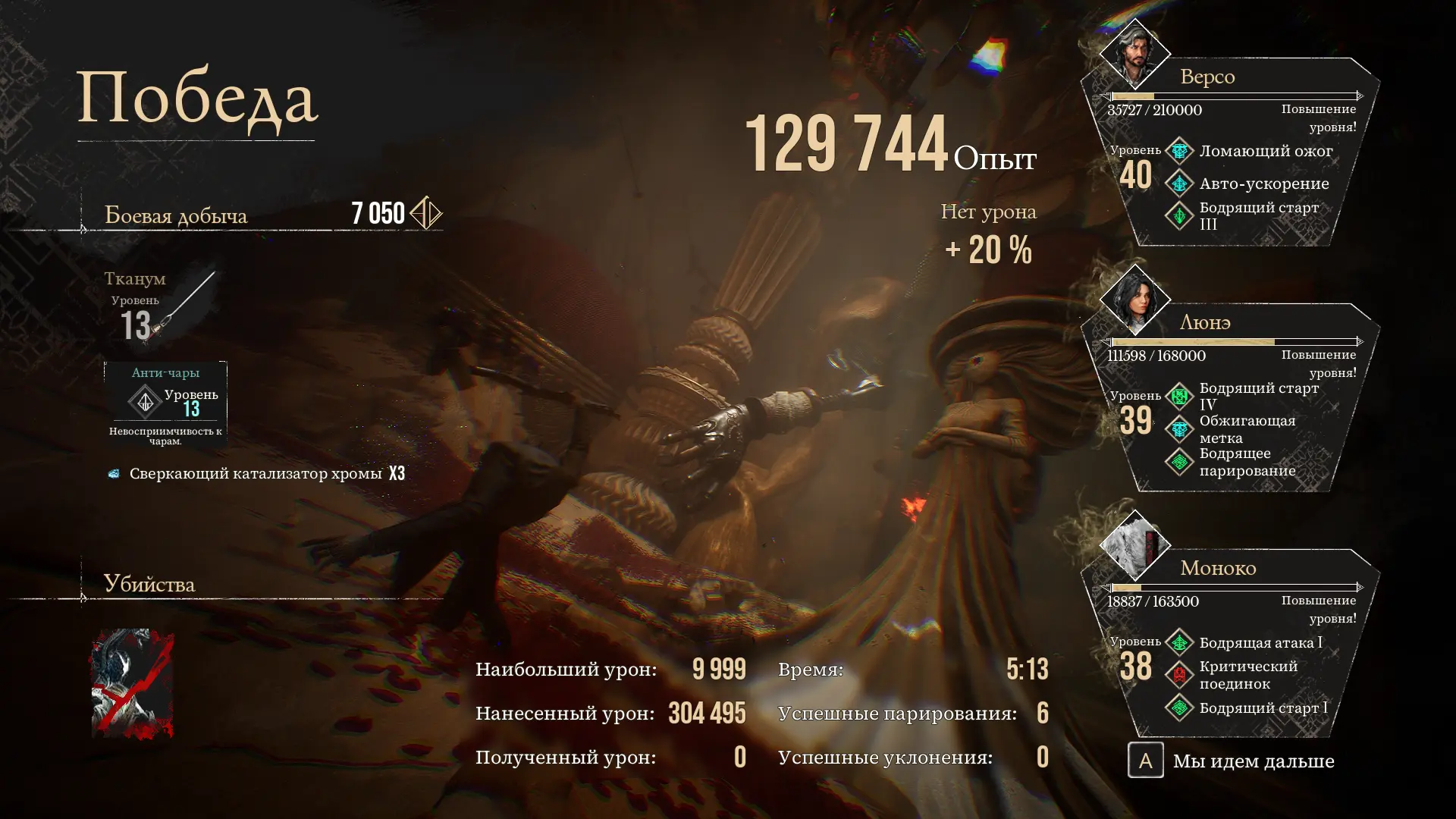Select Люнэ's character portrait
The height and width of the screenshot is (819, 1456).
[1134, 300]
